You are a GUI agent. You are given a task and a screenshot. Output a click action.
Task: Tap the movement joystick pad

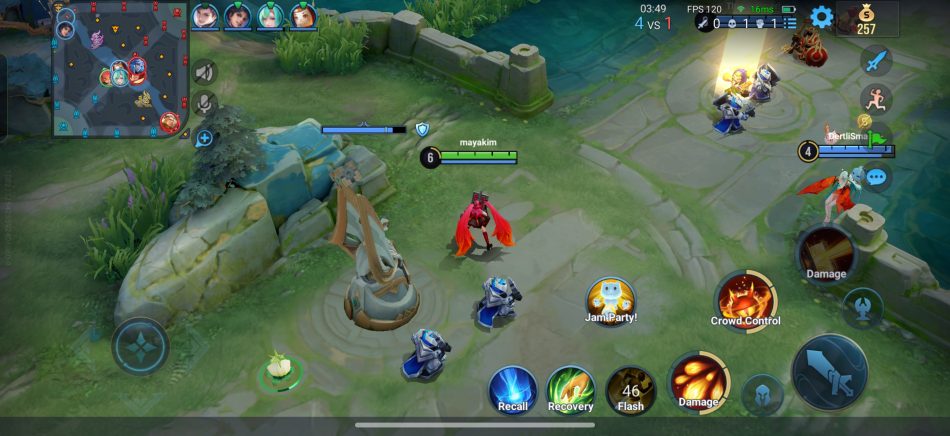(x=141, y=347)
